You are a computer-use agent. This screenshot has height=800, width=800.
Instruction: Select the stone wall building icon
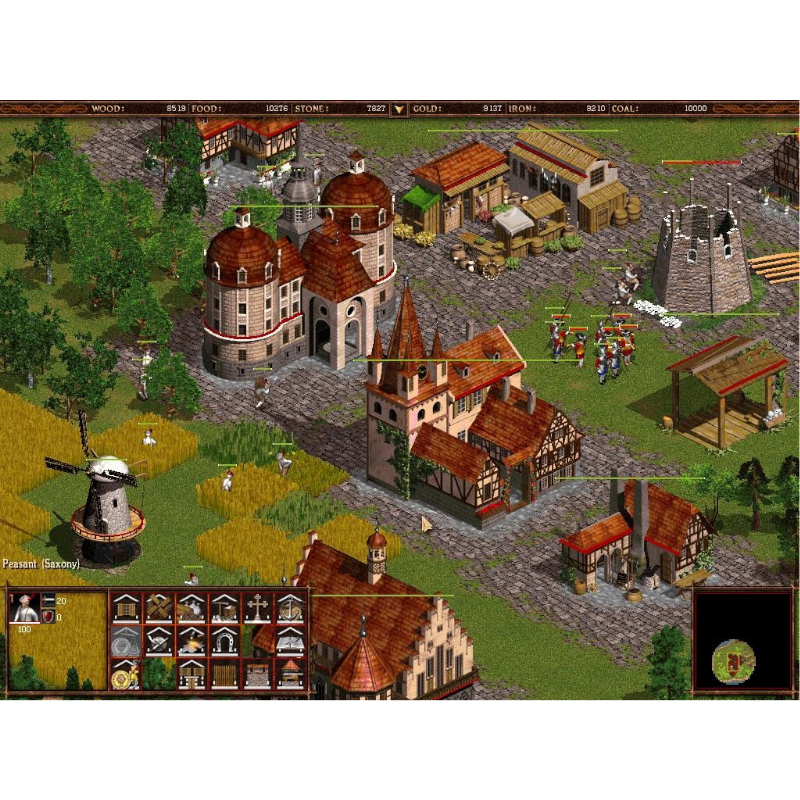tap(257, 673)
